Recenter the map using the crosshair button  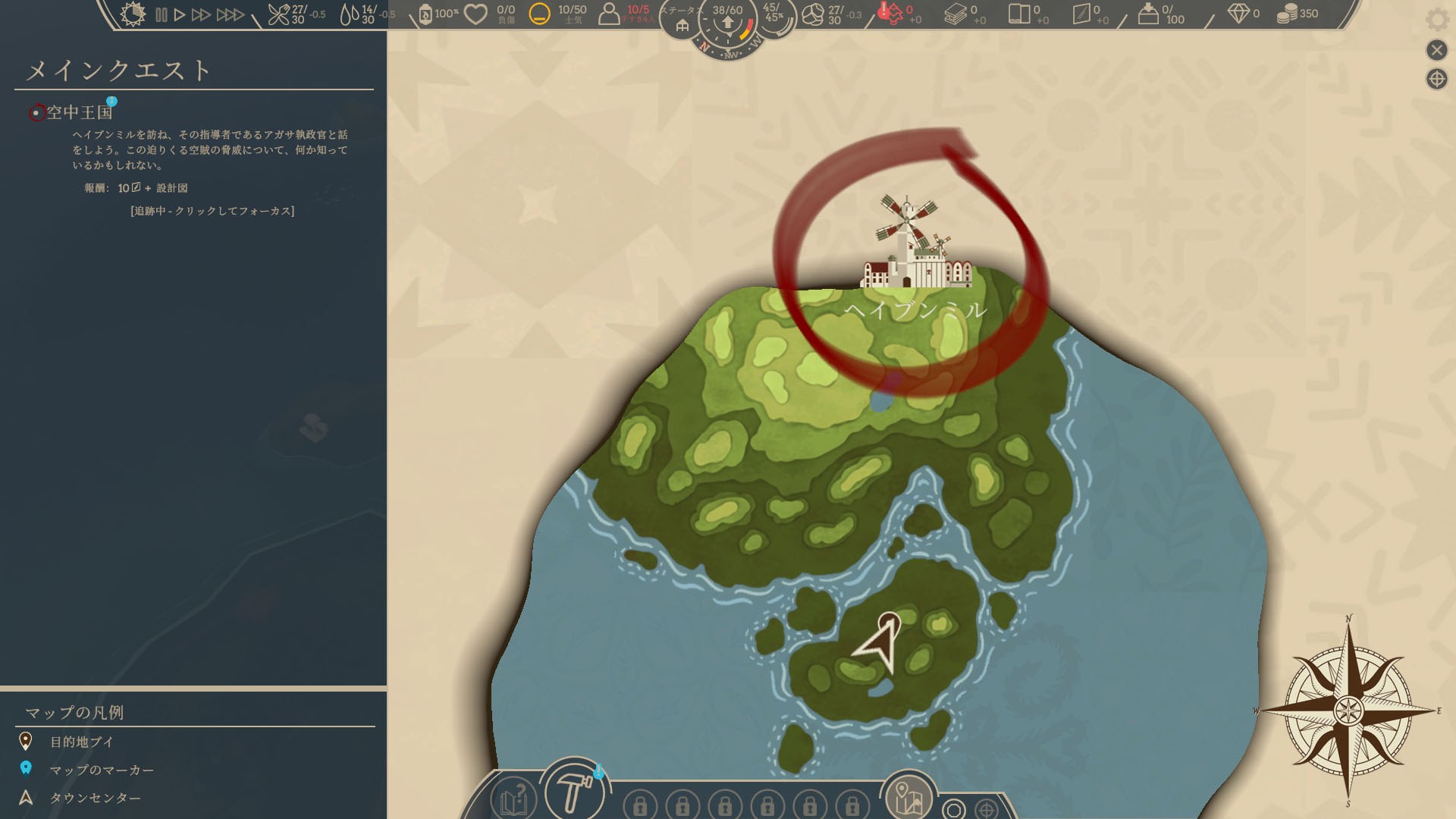(1436, 79)
